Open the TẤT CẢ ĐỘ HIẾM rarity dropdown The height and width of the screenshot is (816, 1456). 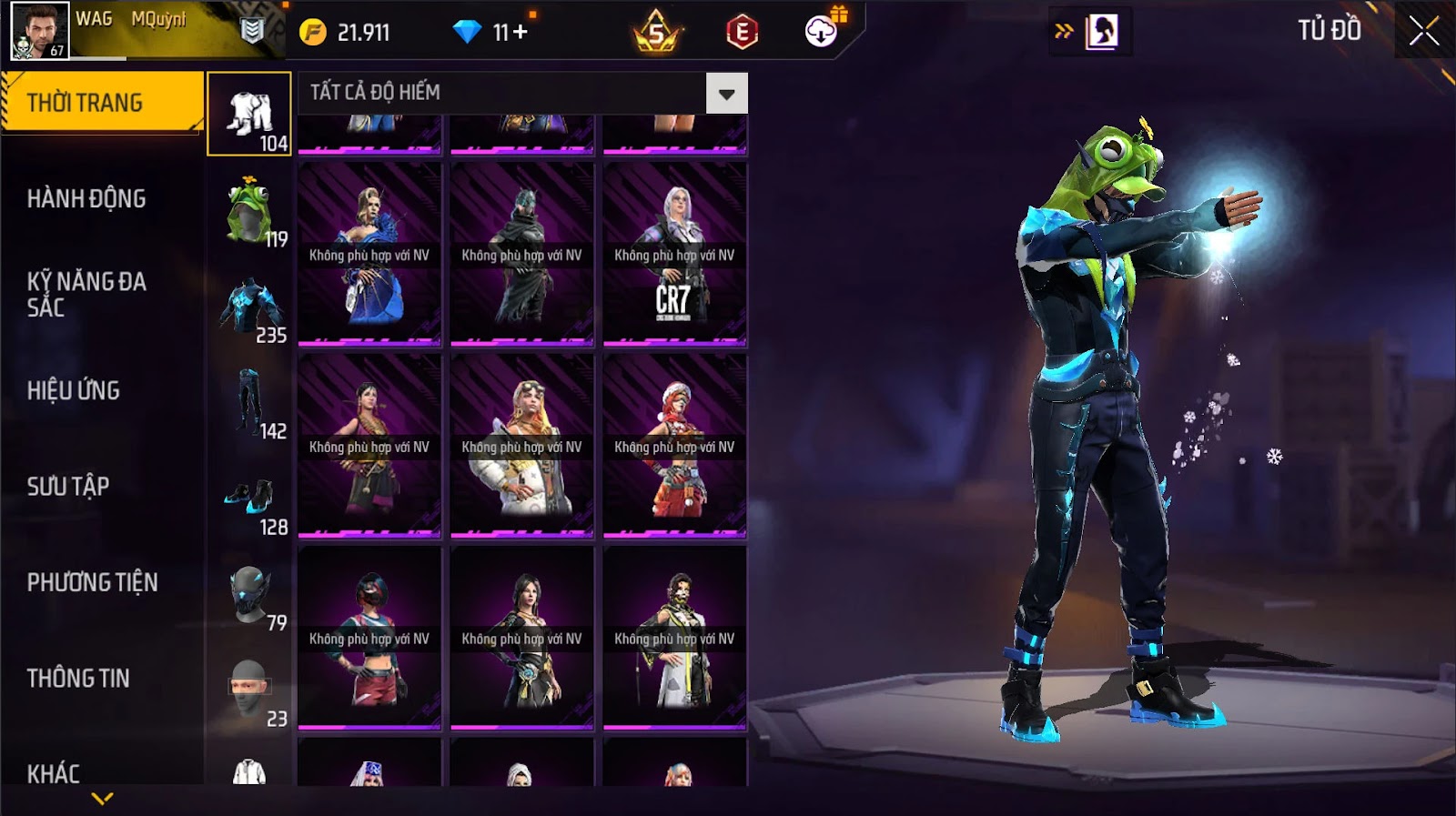[x=726, y=93]
